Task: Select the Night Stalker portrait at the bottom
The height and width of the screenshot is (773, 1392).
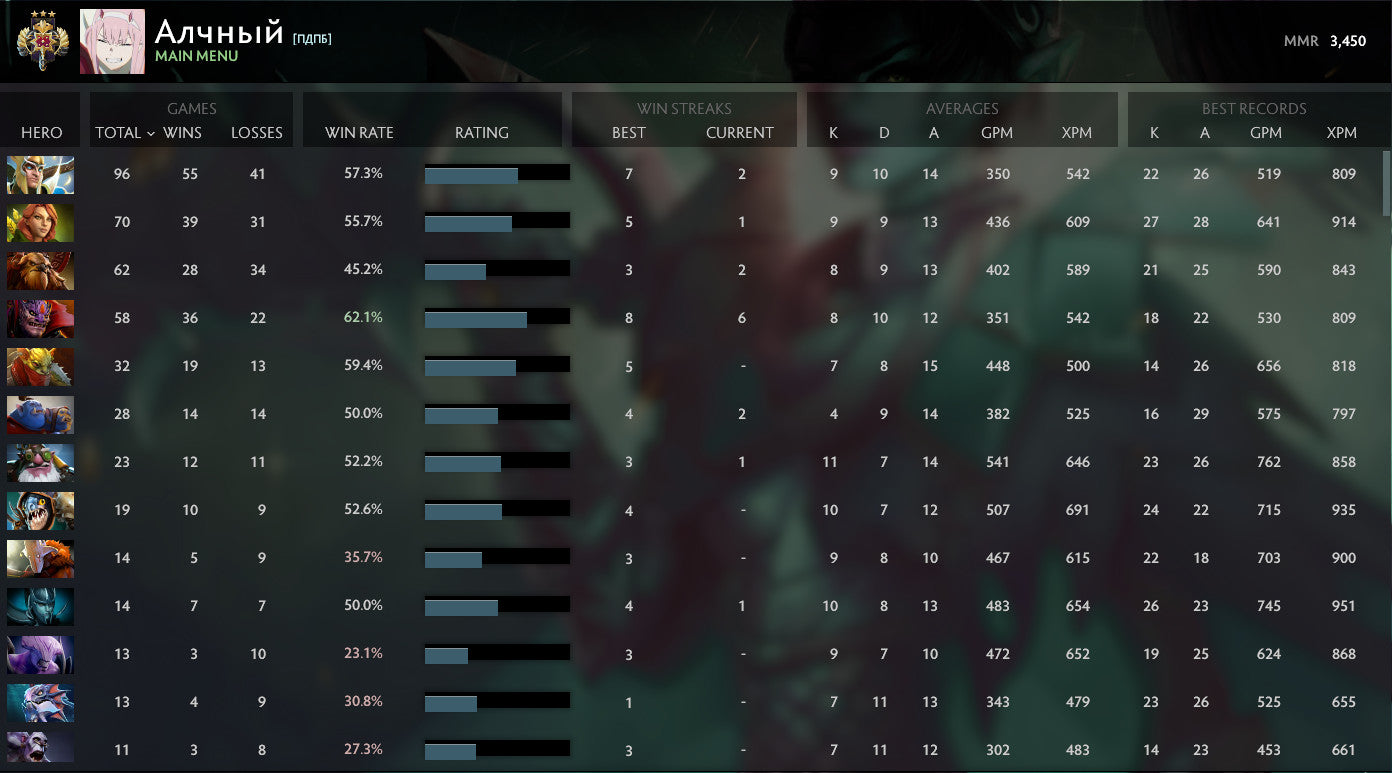Action: [x=40, y=748]
